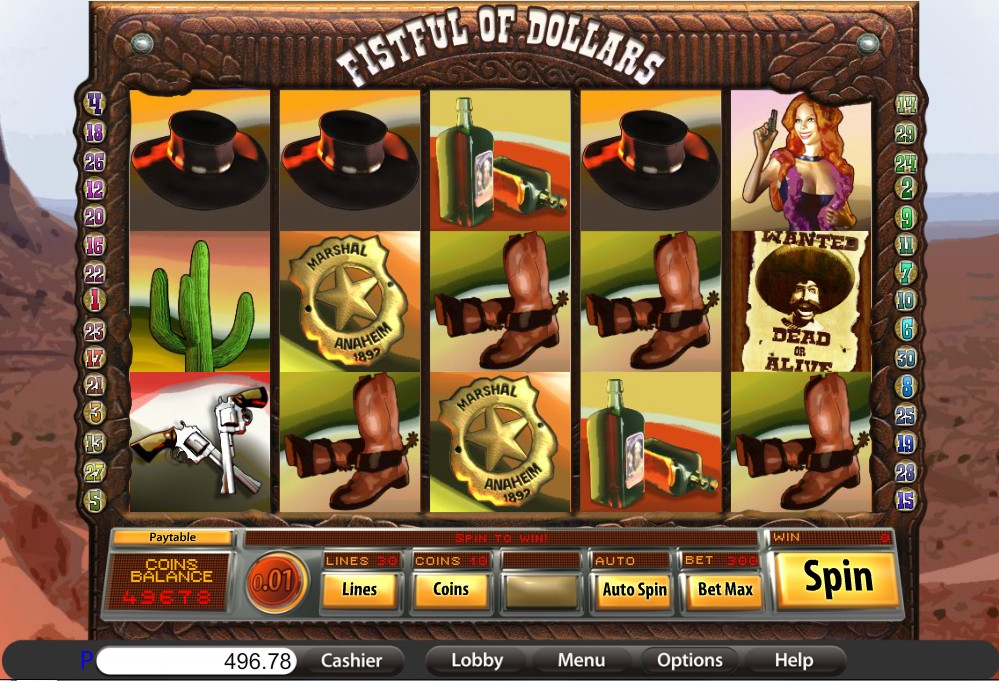Open the Help page
999x681 pixels.
click(793, 660)
